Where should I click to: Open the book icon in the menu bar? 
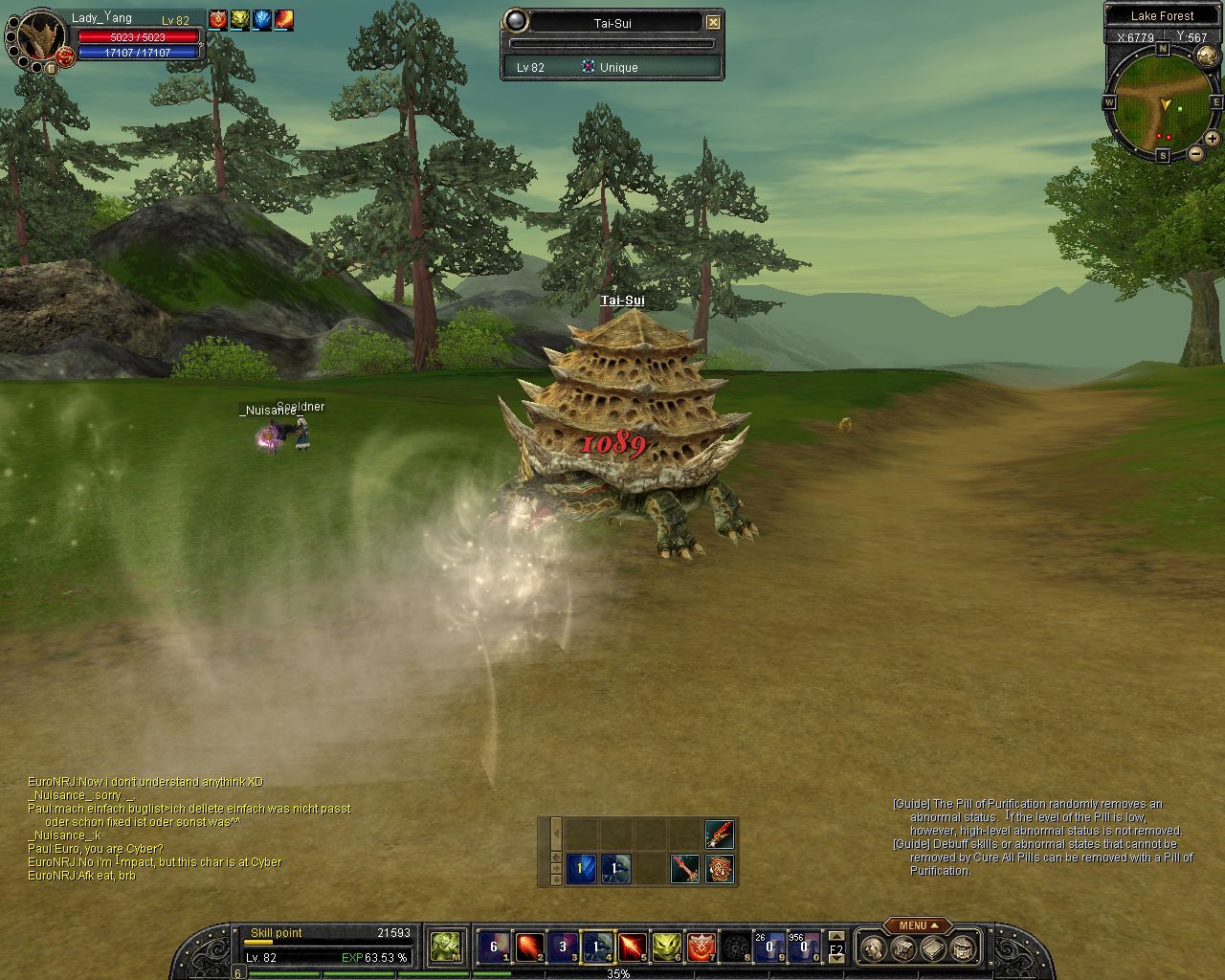click(x=933, y=948)
